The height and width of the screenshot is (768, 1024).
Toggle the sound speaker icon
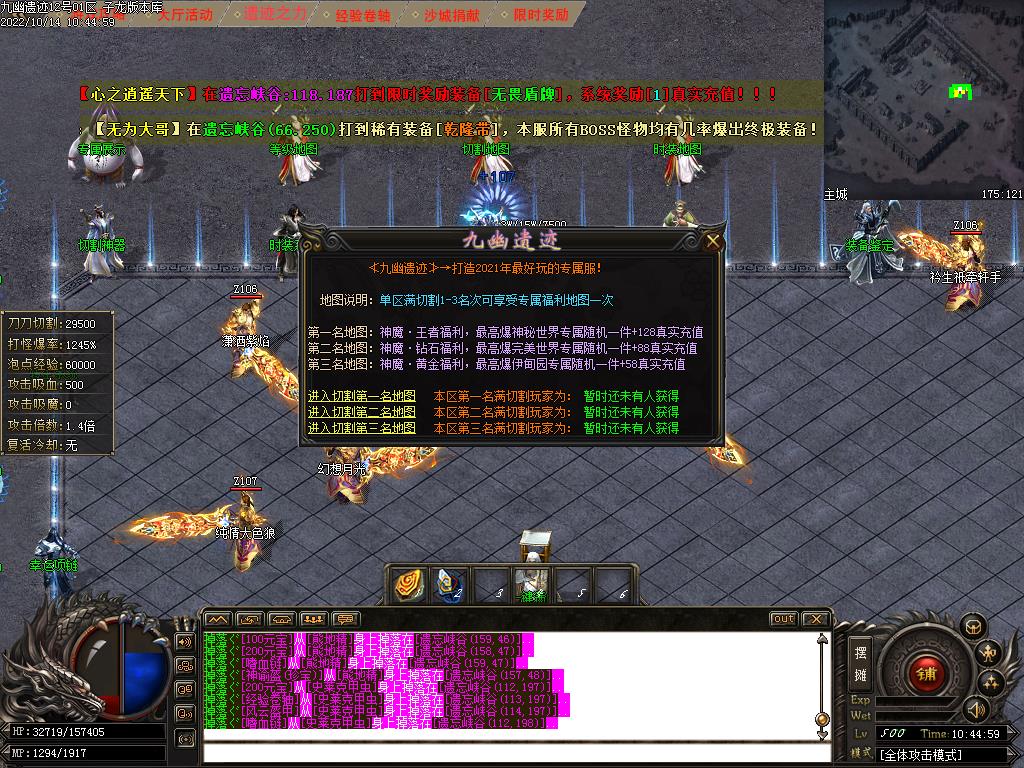tap(974, 708)
